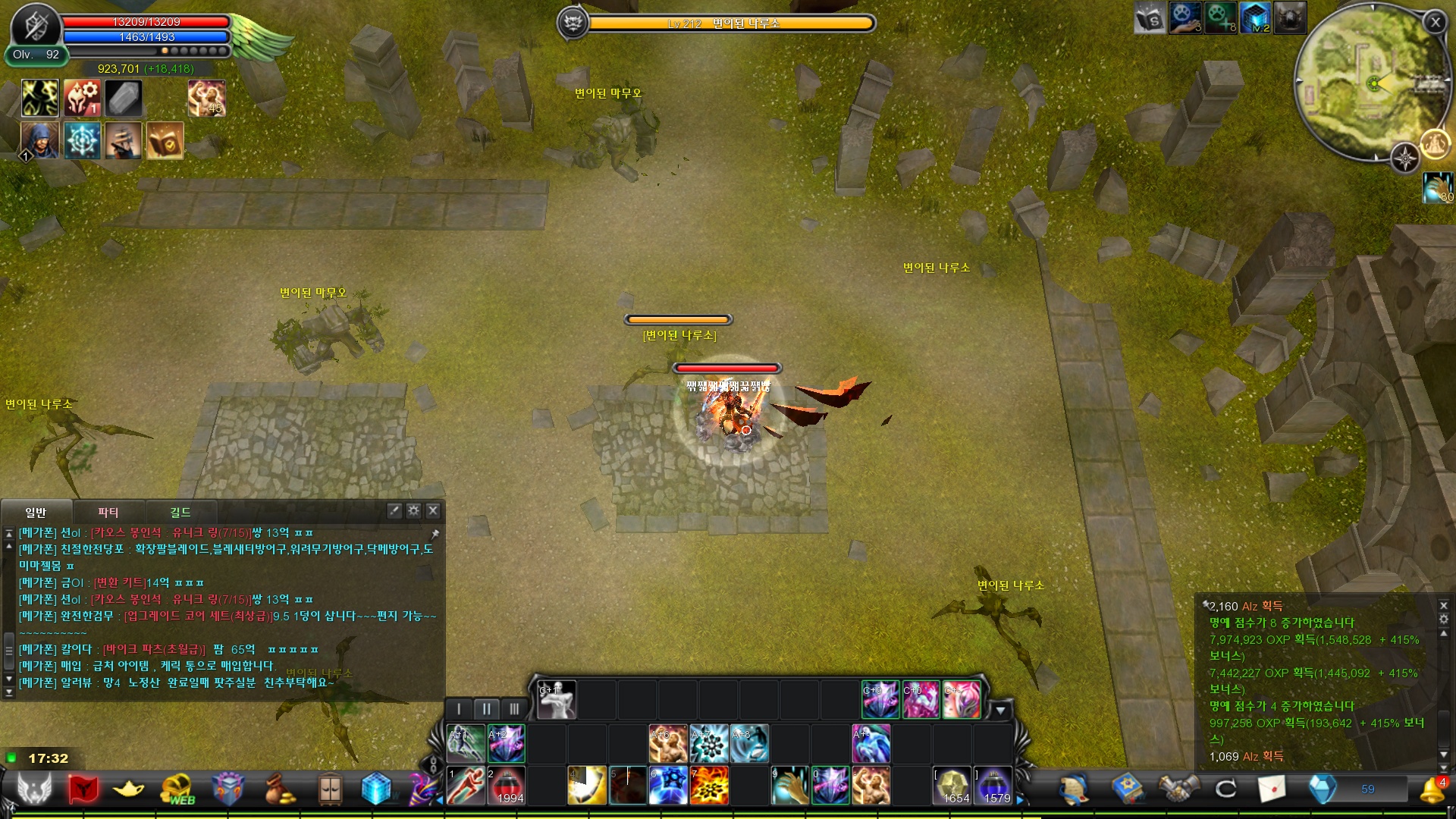This screenshot has height=819, width=1456.
Task: Open the skill book S icon
Action: 1150,18
